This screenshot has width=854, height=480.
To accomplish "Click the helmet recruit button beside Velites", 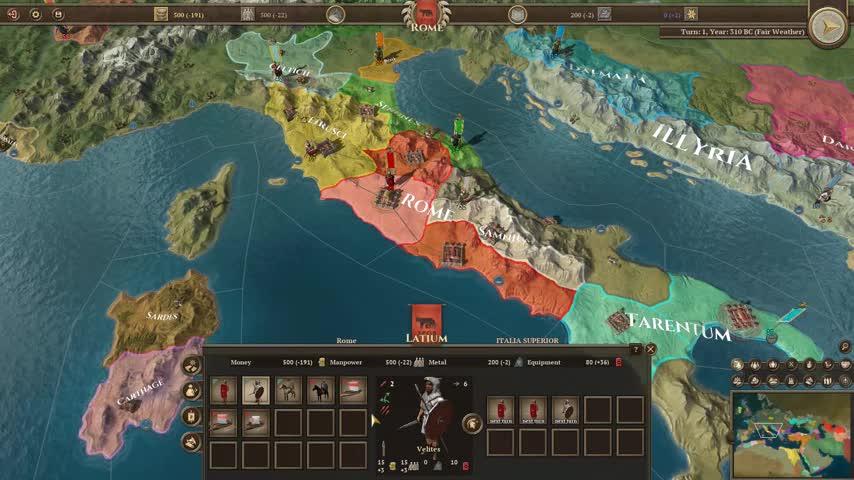I will pyautogui.click(x=471, y=422).
